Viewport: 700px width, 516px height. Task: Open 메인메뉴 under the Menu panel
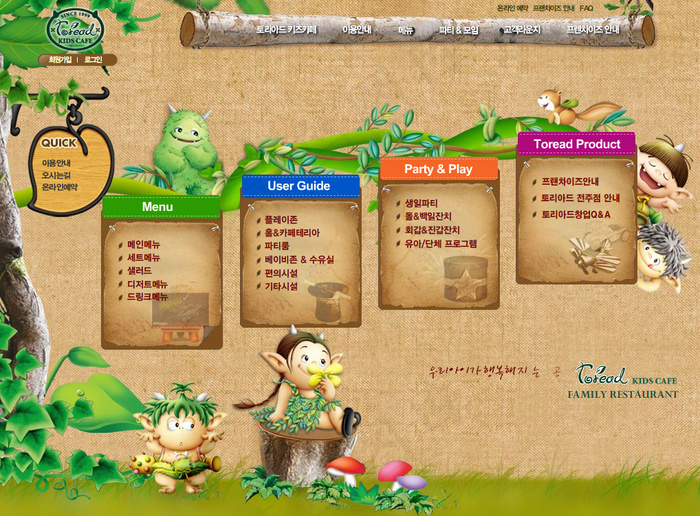point(143,244)
